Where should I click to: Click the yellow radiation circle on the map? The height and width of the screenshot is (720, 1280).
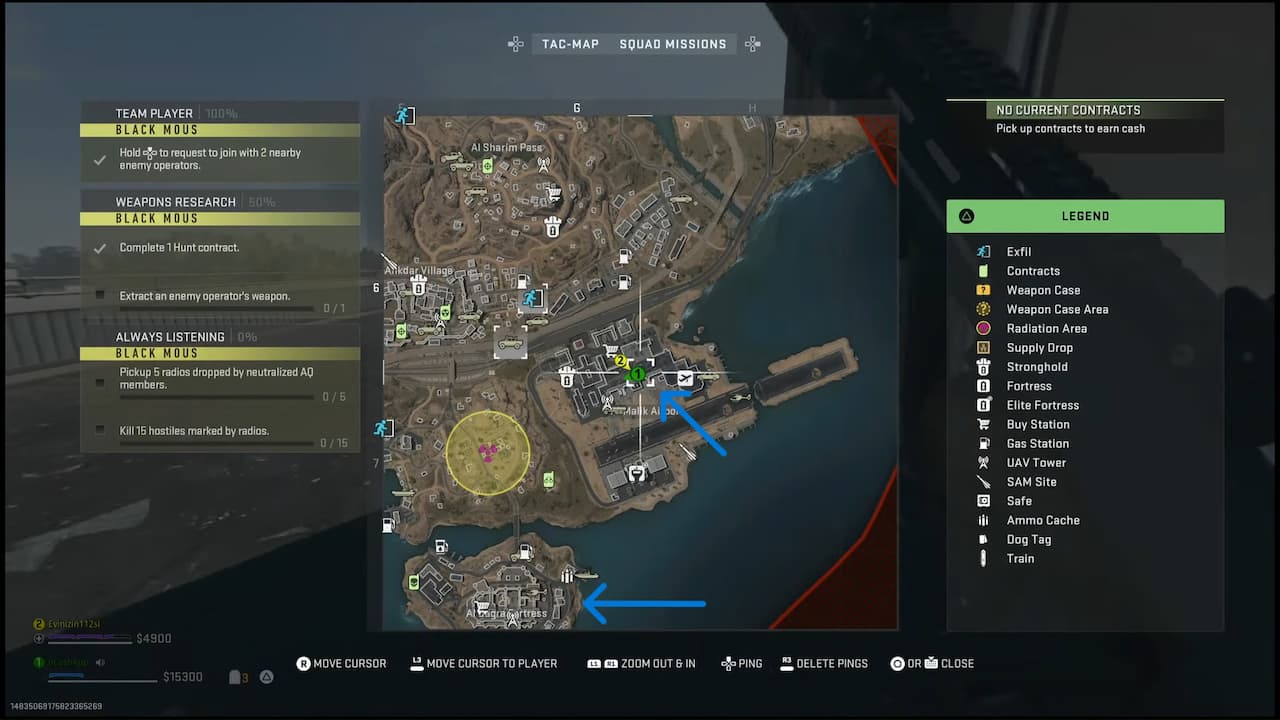pyautogui.click(x=487, y=453)
